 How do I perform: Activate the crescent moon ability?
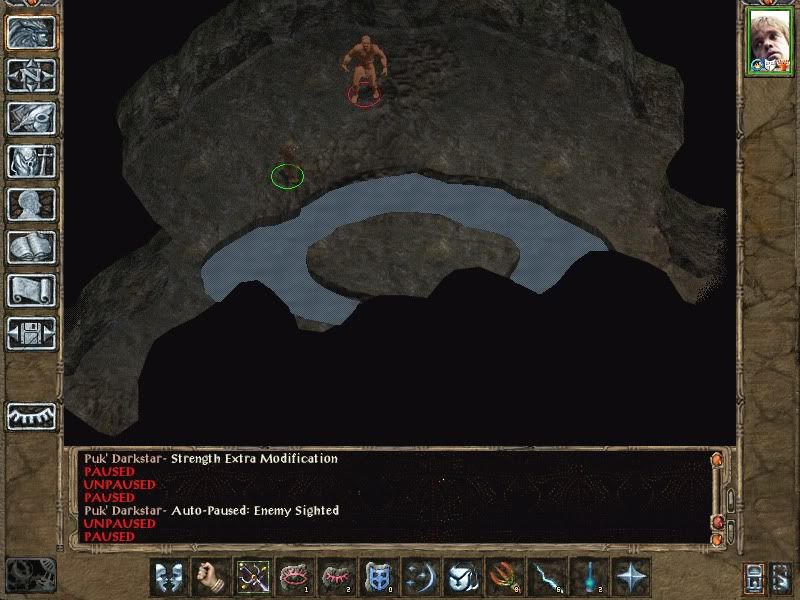pyautogui.click(x=420, y=577)
